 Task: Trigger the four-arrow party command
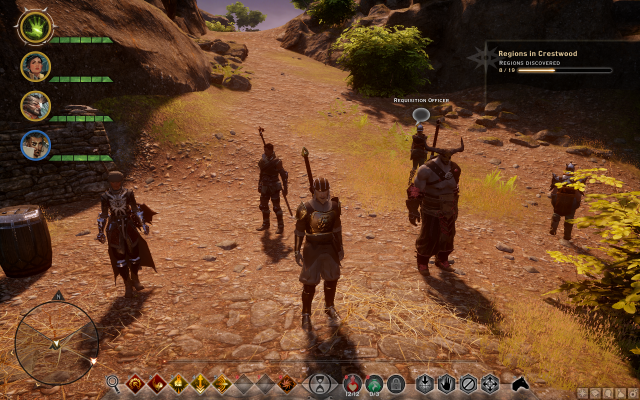490,382
